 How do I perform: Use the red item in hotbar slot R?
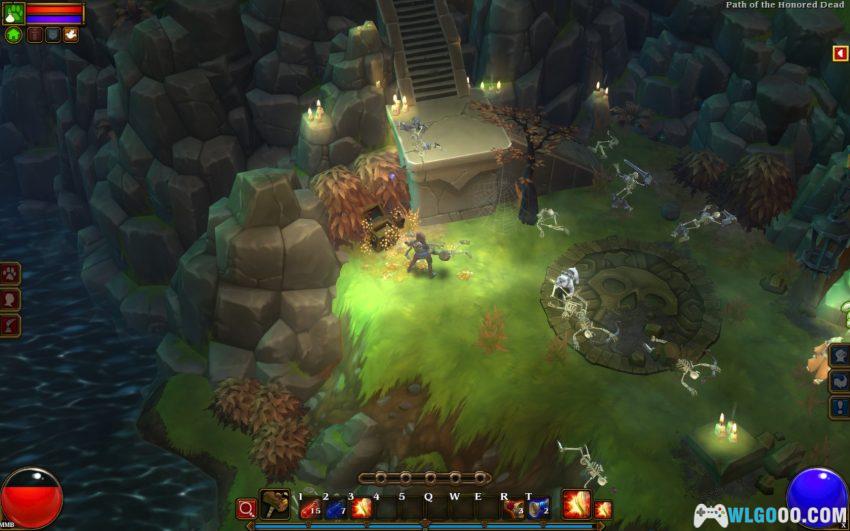[513, 508]
